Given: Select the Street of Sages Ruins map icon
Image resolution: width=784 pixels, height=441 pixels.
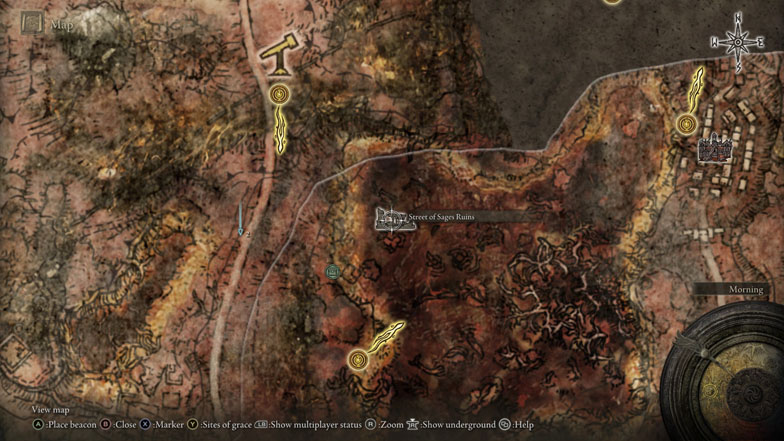Looking at the screenshot, I should (394, 219).
